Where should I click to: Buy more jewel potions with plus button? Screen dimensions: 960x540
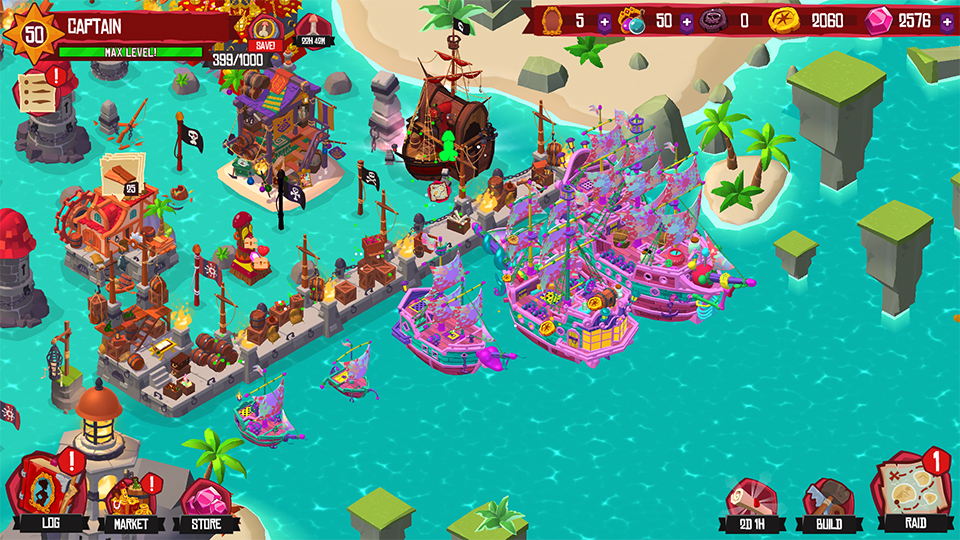click(x=686, y=21)
